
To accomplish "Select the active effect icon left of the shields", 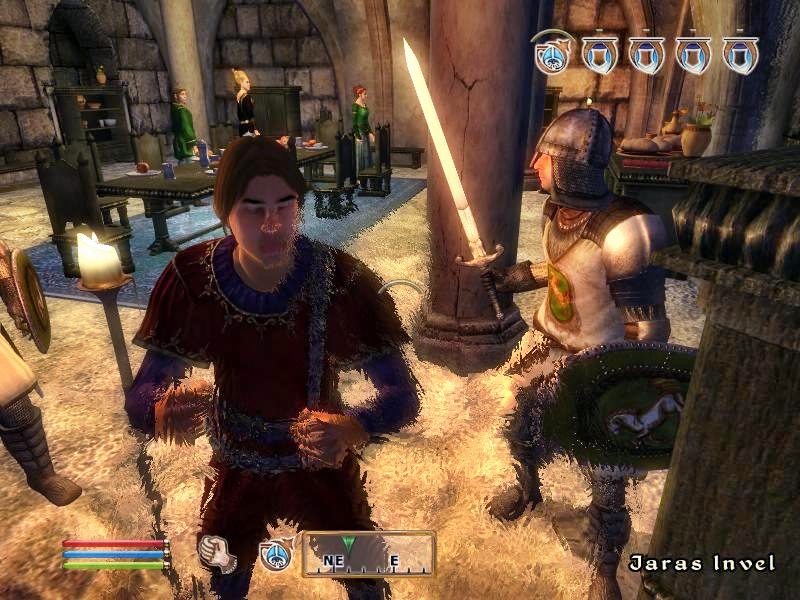I will coord(552,53).
